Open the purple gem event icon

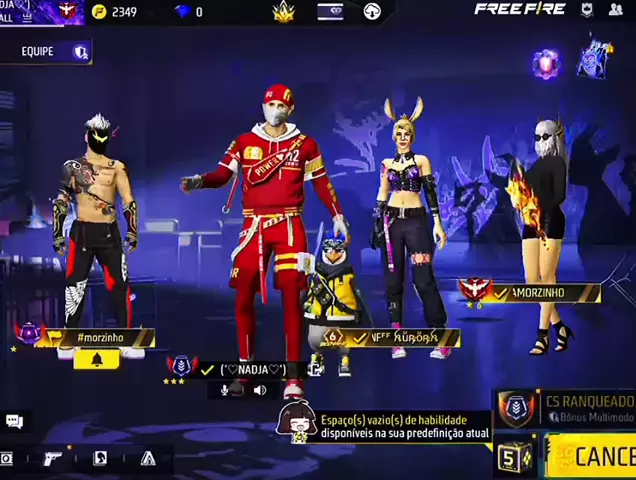pos(545,63)
